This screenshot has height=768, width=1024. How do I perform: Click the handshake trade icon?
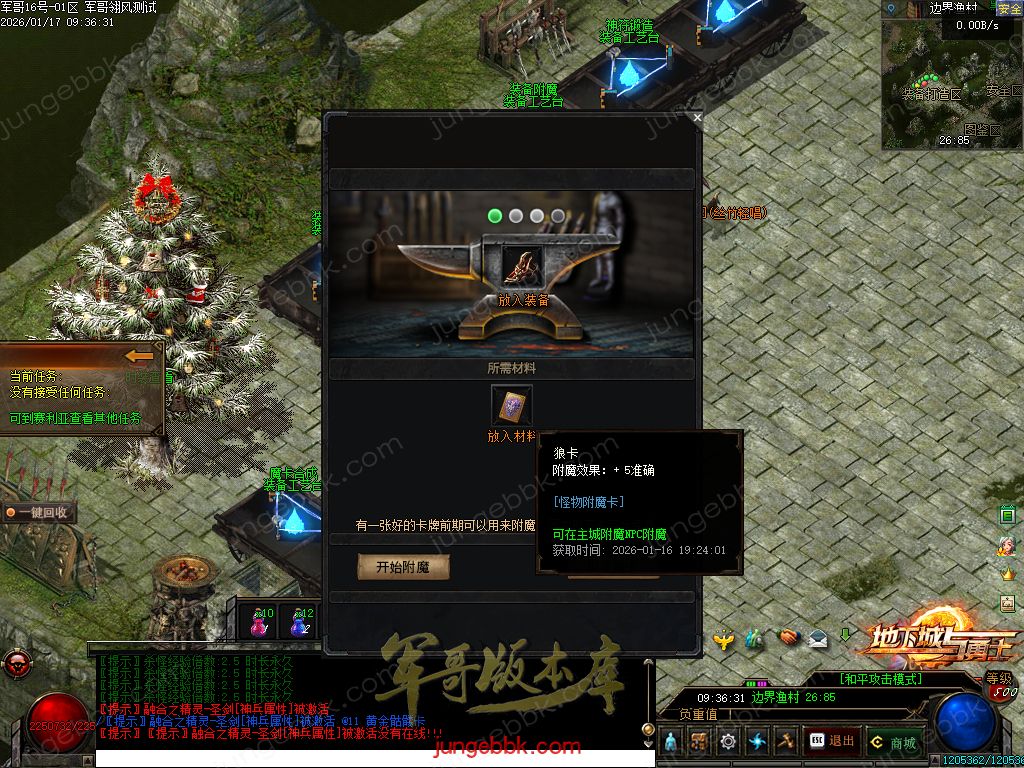pyautogui.click(x=787, y=637)
